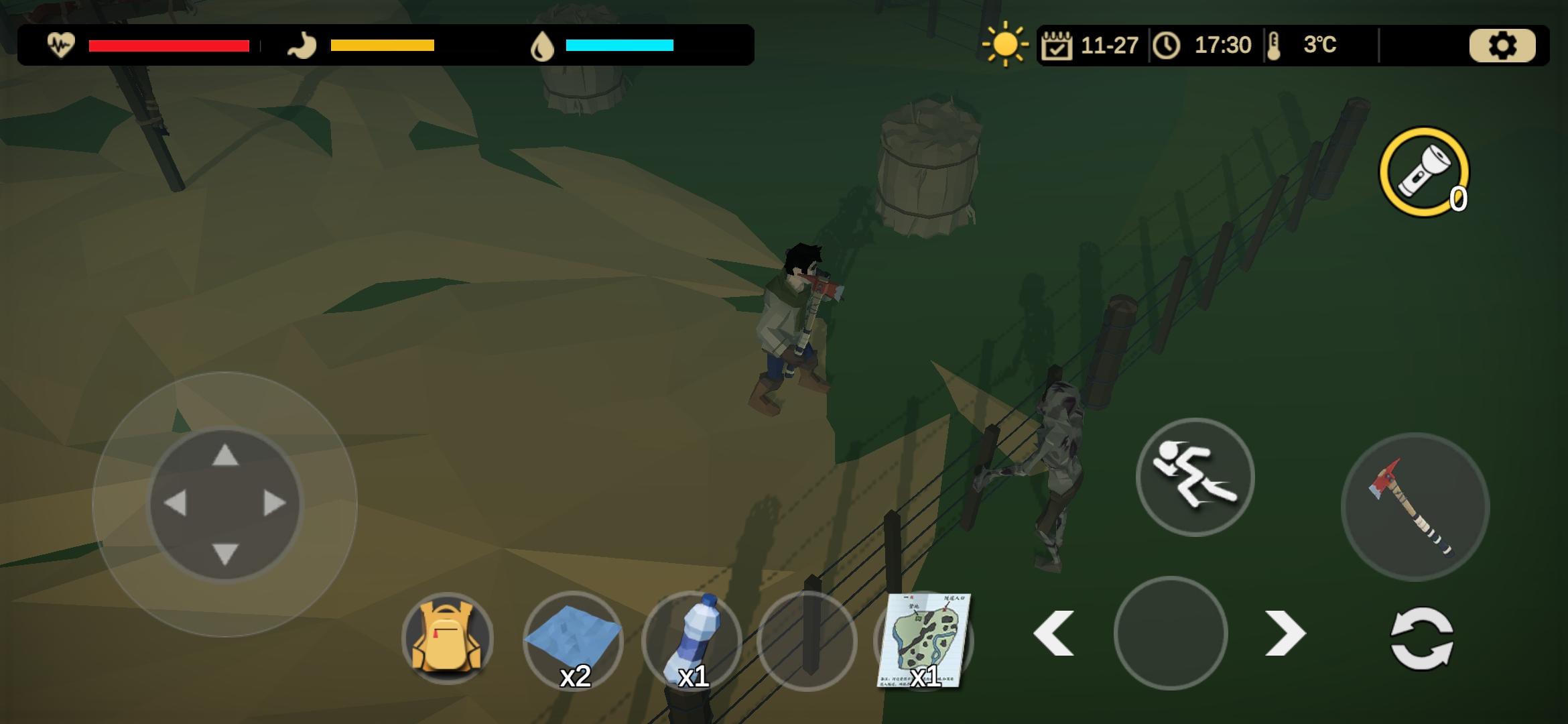
Task: Move down with the d-pad arrow
Action: point(225,554)
